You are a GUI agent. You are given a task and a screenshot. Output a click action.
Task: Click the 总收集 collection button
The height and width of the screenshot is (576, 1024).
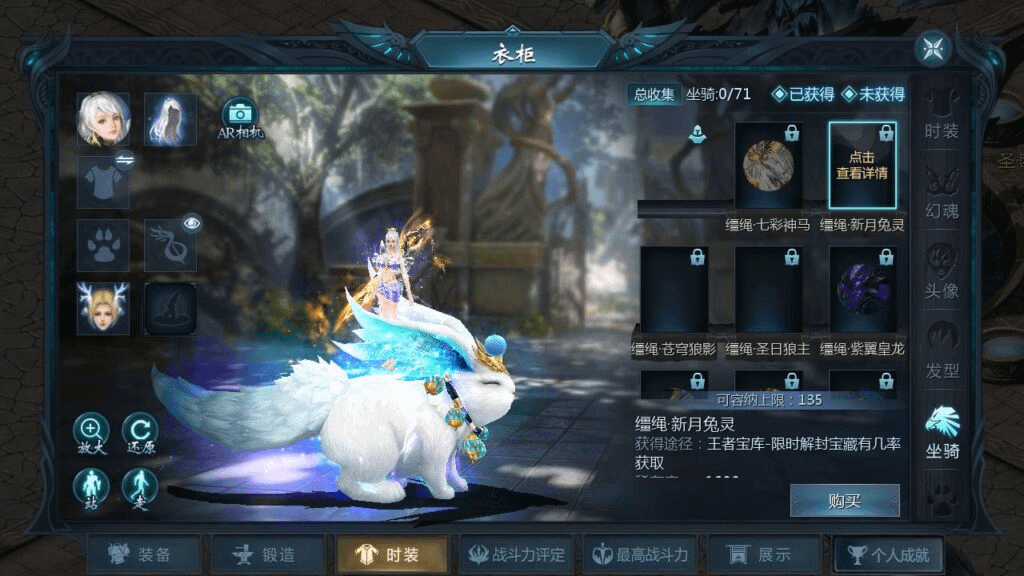pyautogui.click(x=654, y=94)
